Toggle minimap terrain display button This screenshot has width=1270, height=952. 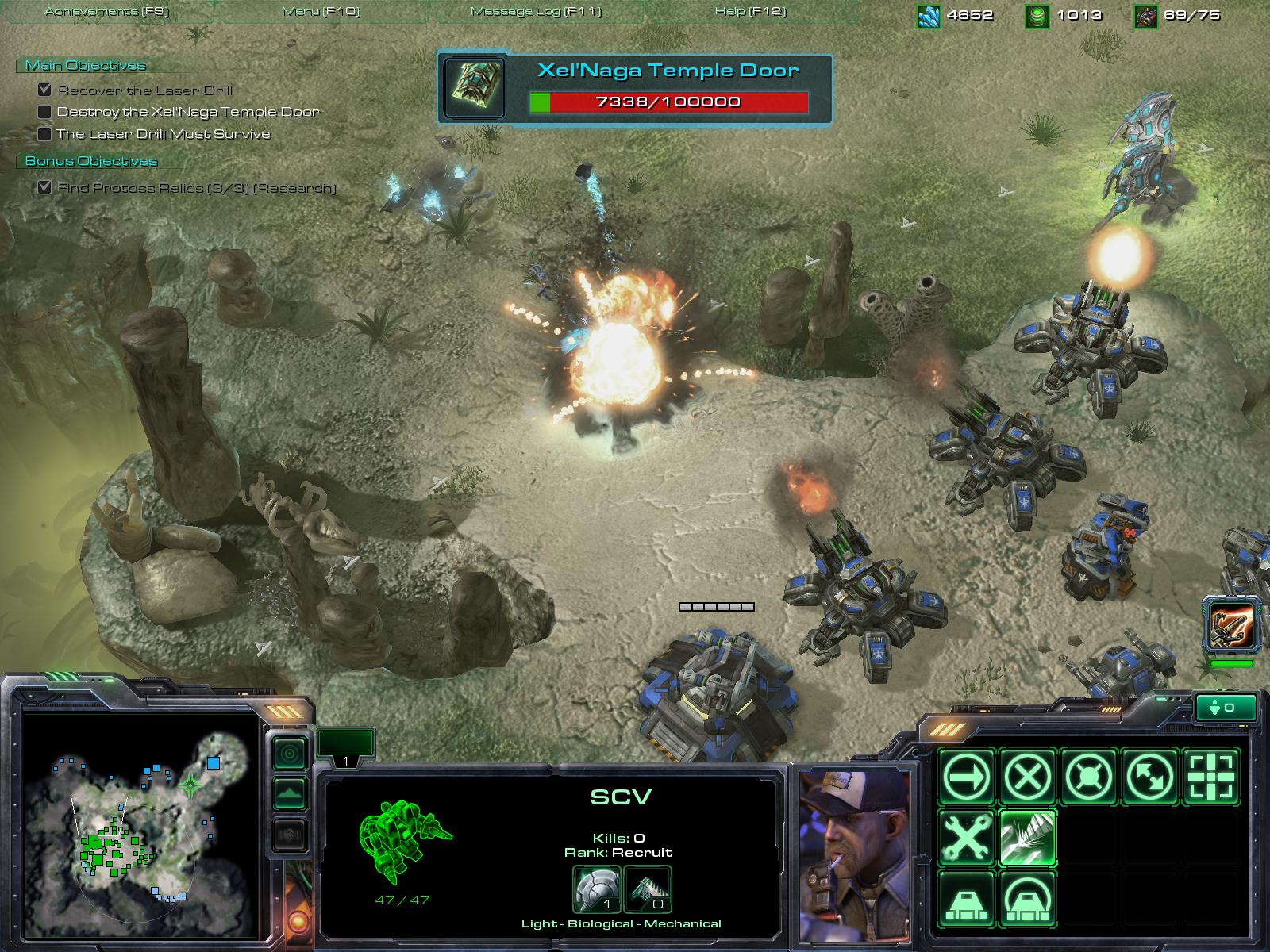coord(290,793)
